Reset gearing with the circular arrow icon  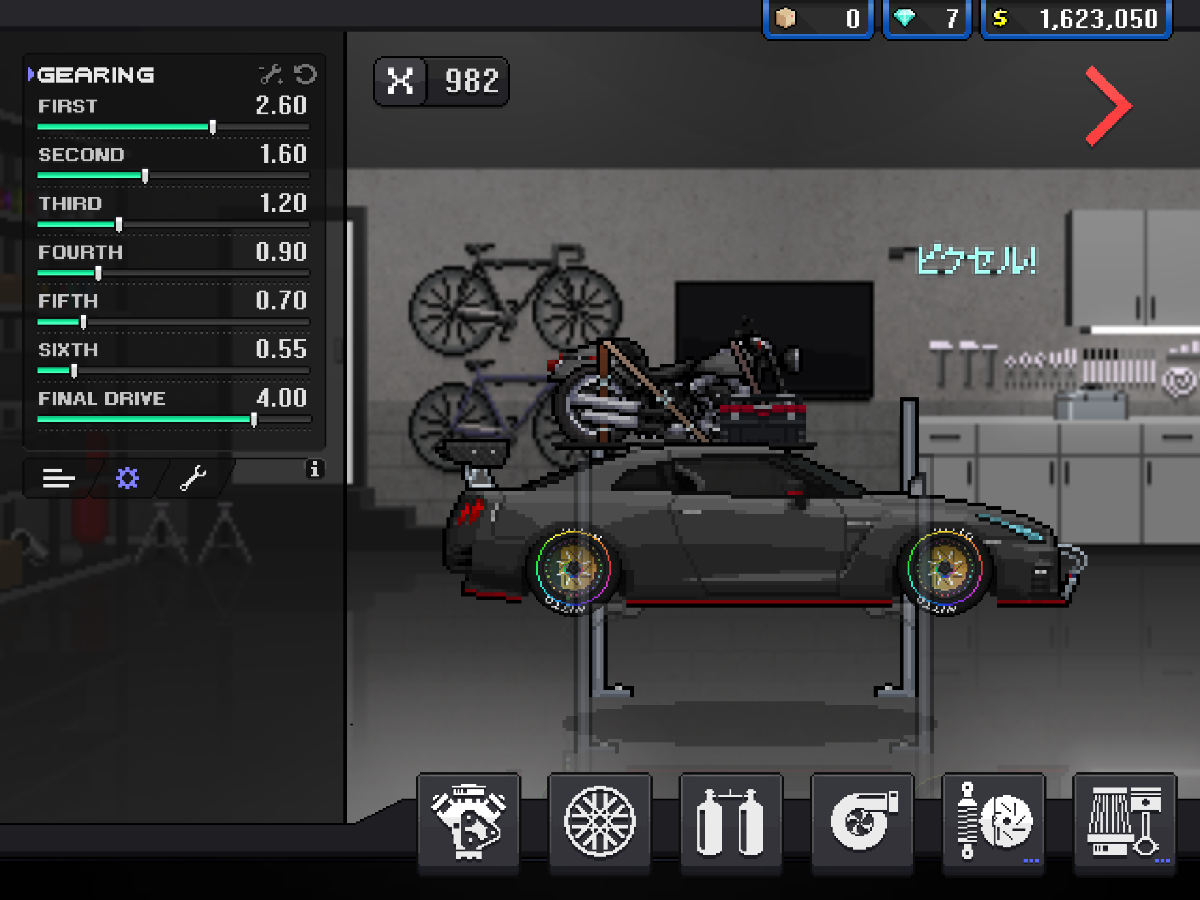point(305,74)
